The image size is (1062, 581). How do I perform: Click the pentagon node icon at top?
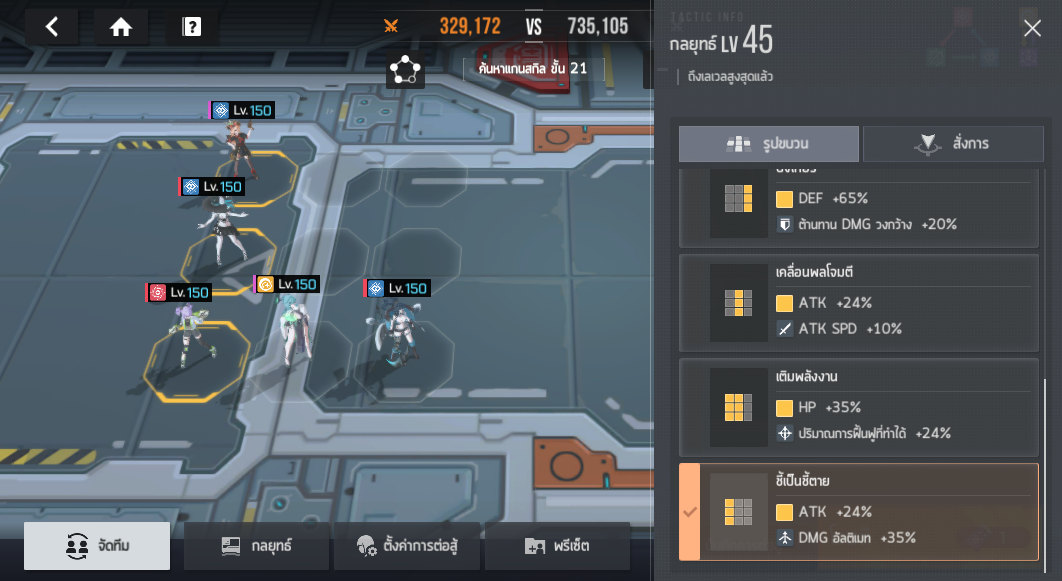click(405, 69)
